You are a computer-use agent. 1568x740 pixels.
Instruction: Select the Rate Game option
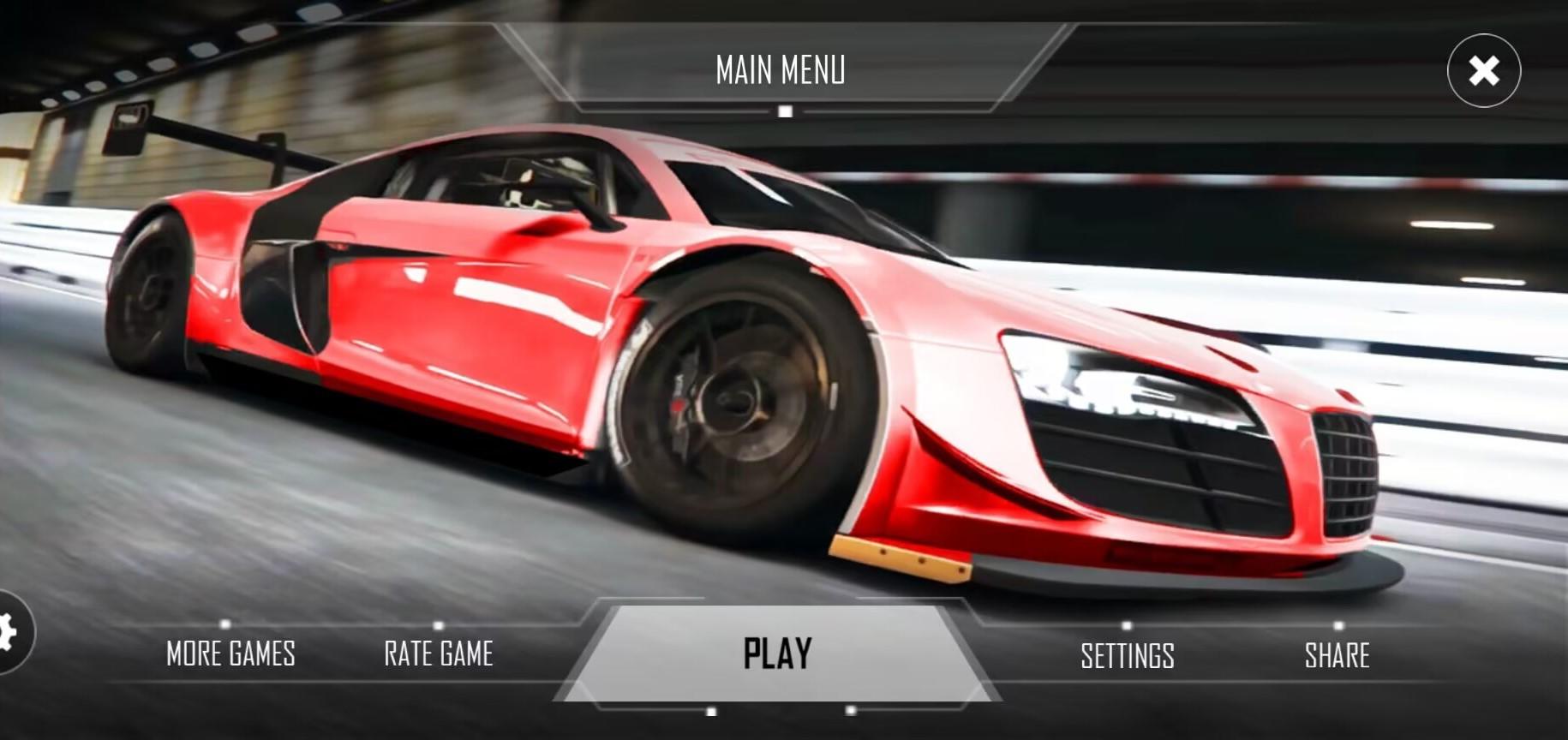439,654
